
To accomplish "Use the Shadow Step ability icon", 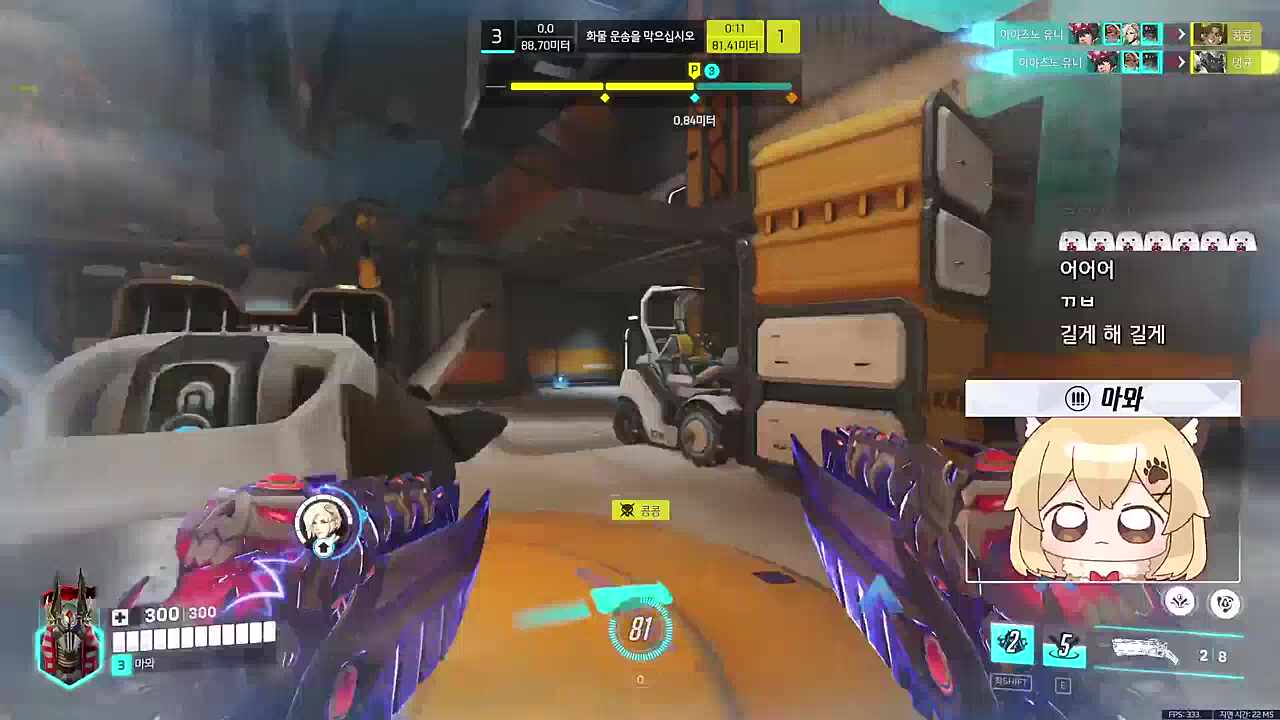I will (1064, 647).
